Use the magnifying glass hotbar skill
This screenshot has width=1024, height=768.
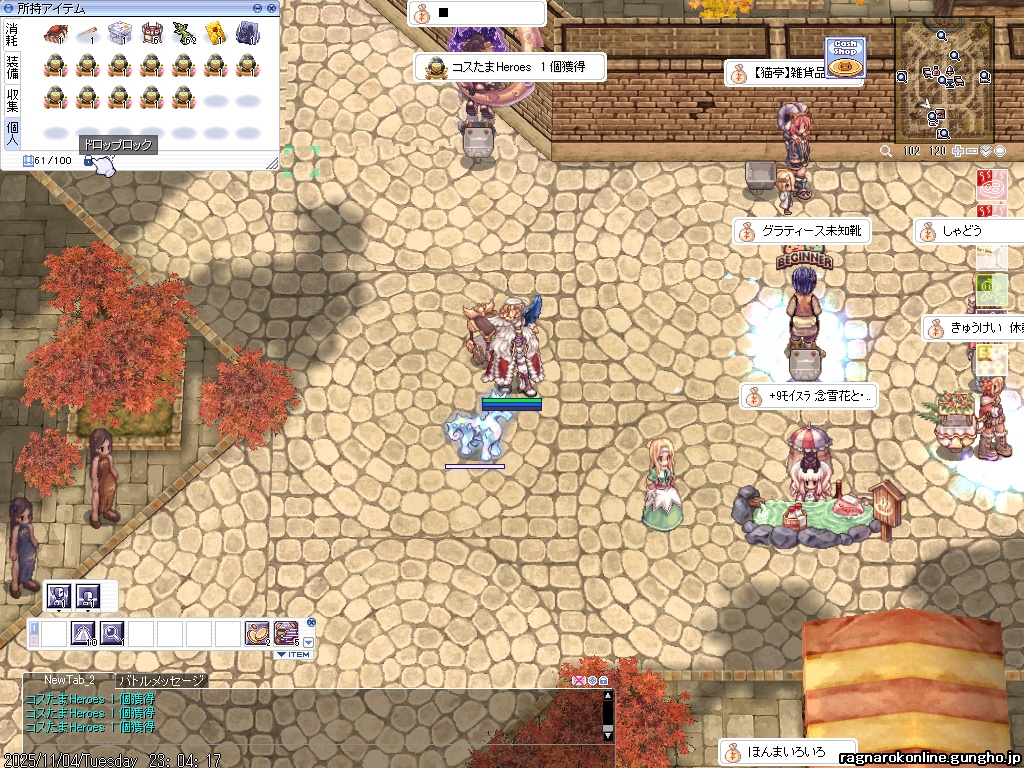click(x=111, y=632)
